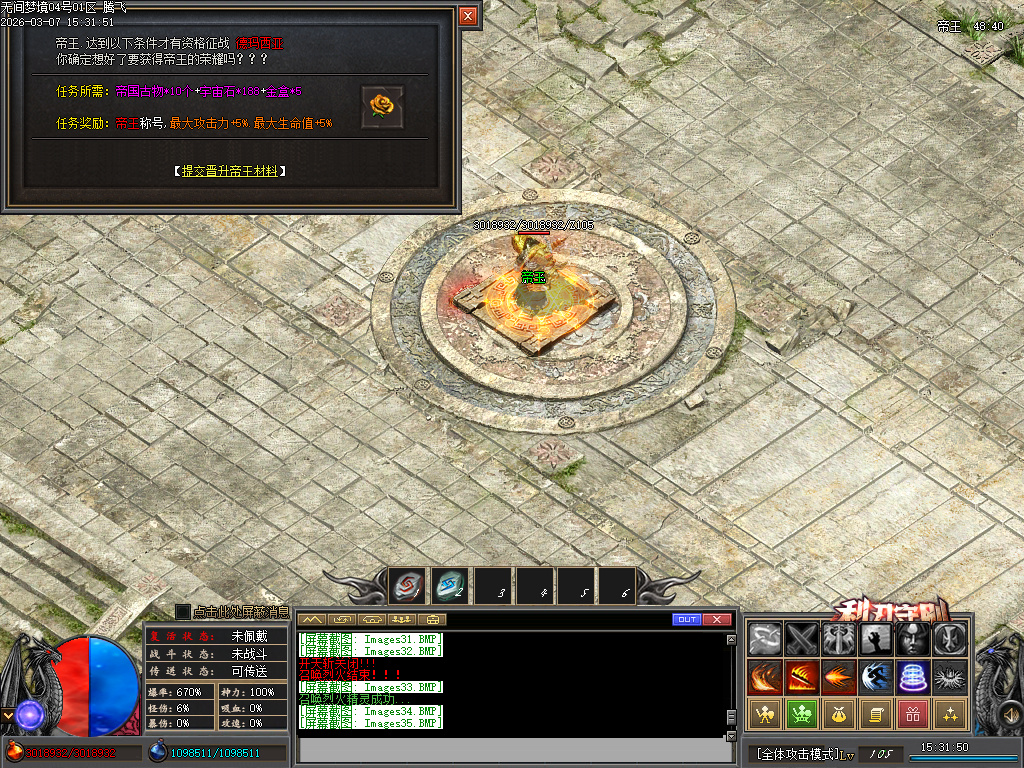Toggle the 点击此处屏蔽消息 checkbox
Screen dimensions: 1024x768
pos(182,611)
